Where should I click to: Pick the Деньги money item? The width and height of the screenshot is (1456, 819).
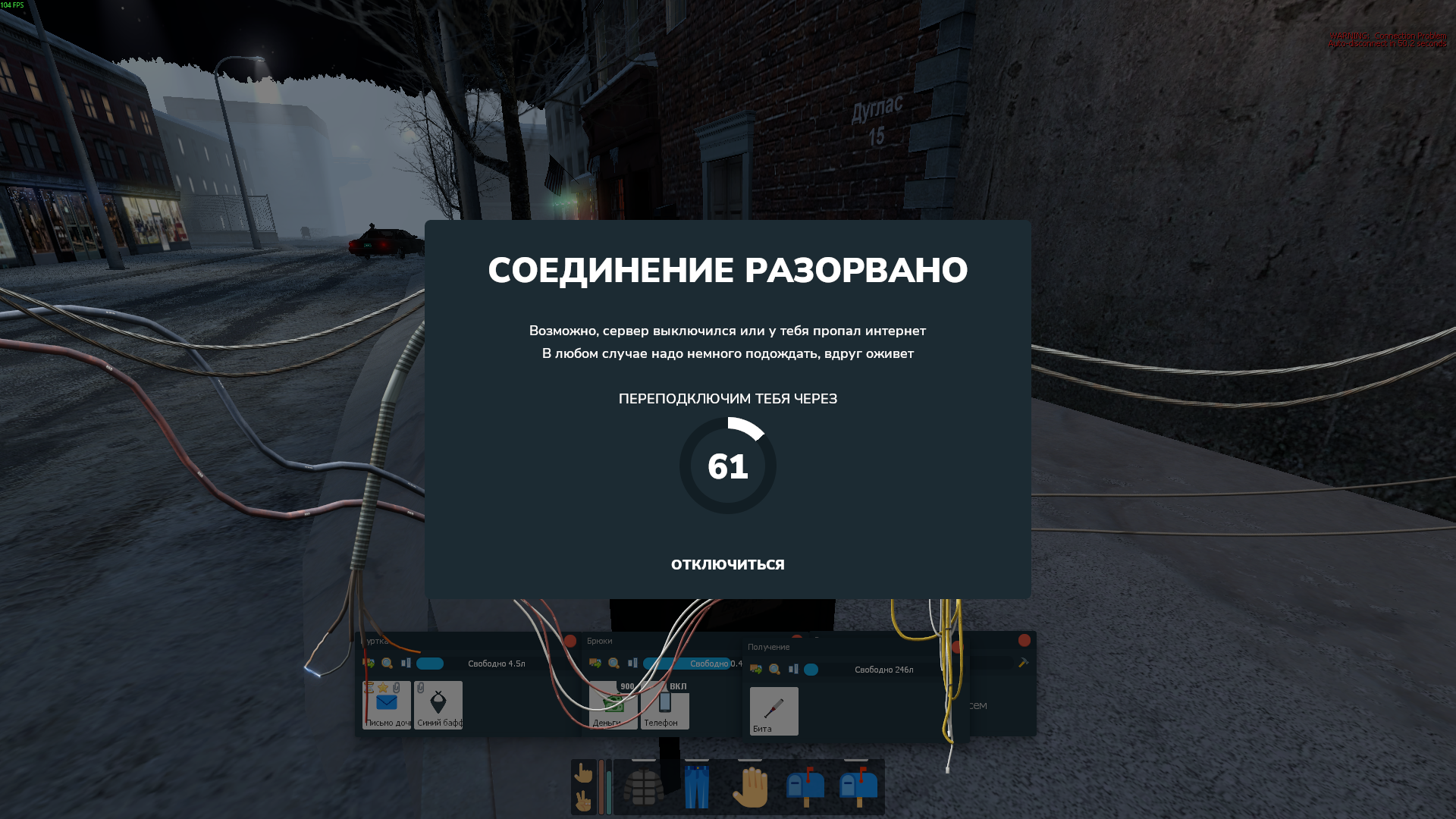613,705
